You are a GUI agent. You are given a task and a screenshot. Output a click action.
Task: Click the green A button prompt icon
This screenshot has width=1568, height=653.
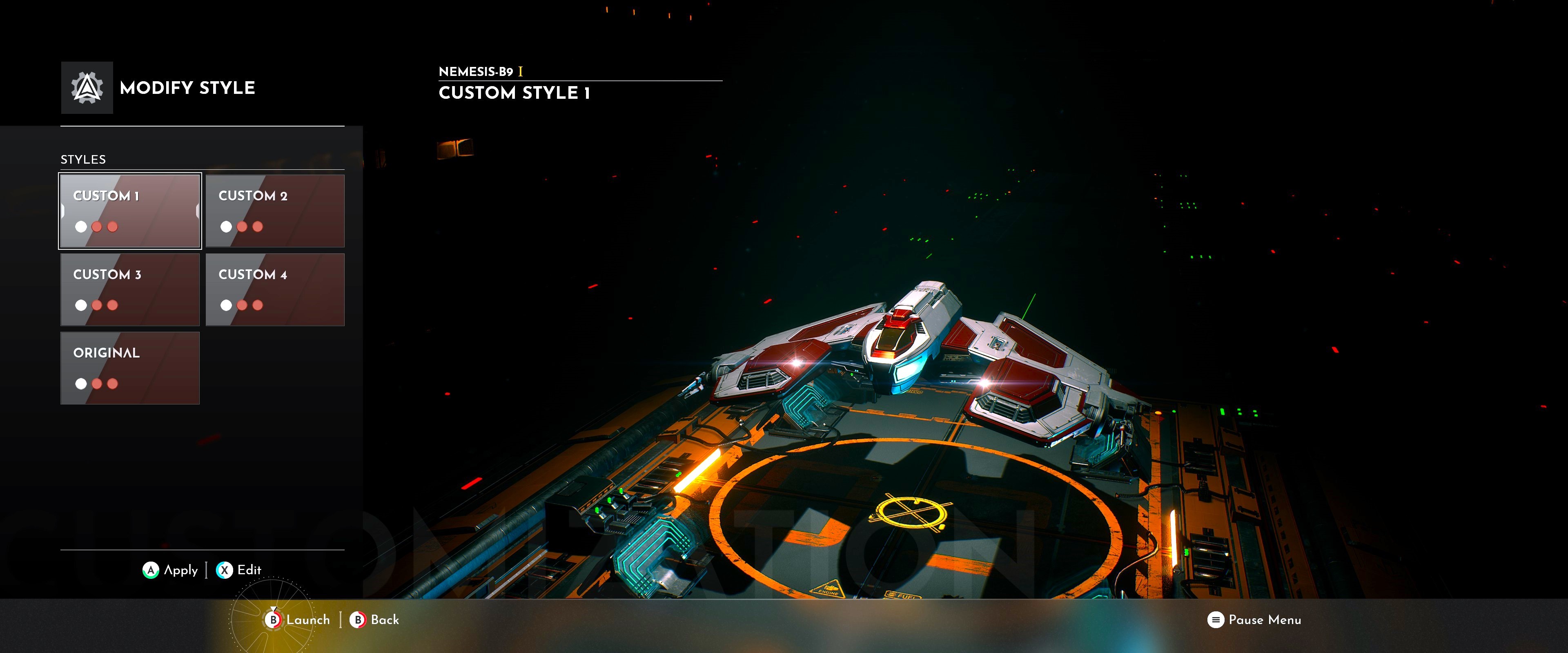tap(151, 570)
